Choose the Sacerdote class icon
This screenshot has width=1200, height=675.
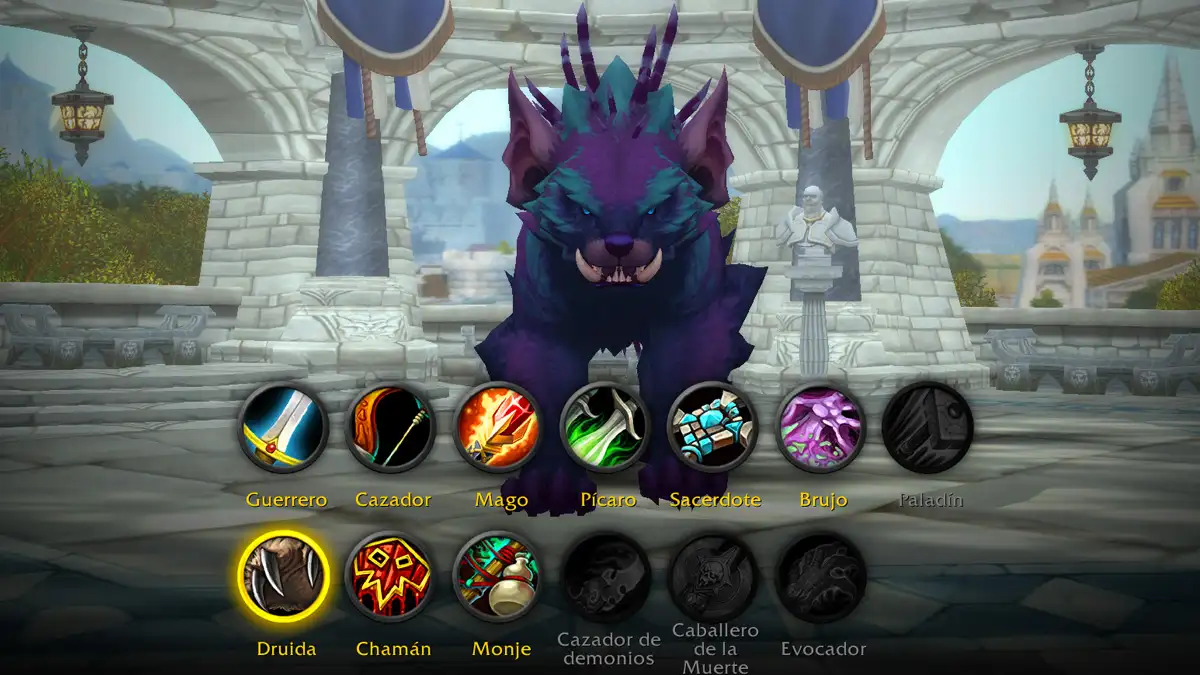tap(712, 428)
